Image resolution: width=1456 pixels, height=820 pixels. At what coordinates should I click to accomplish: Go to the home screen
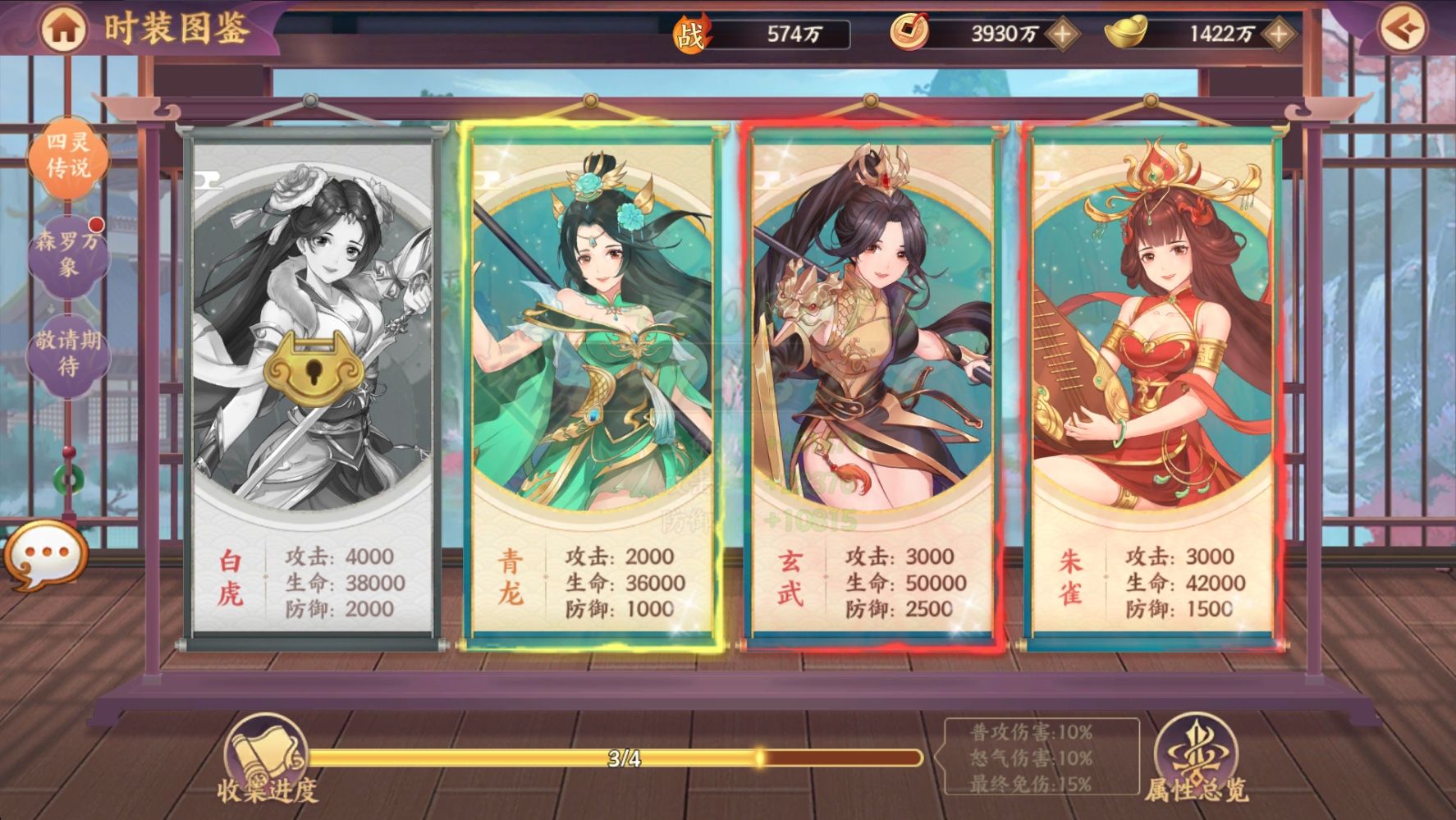63,30
